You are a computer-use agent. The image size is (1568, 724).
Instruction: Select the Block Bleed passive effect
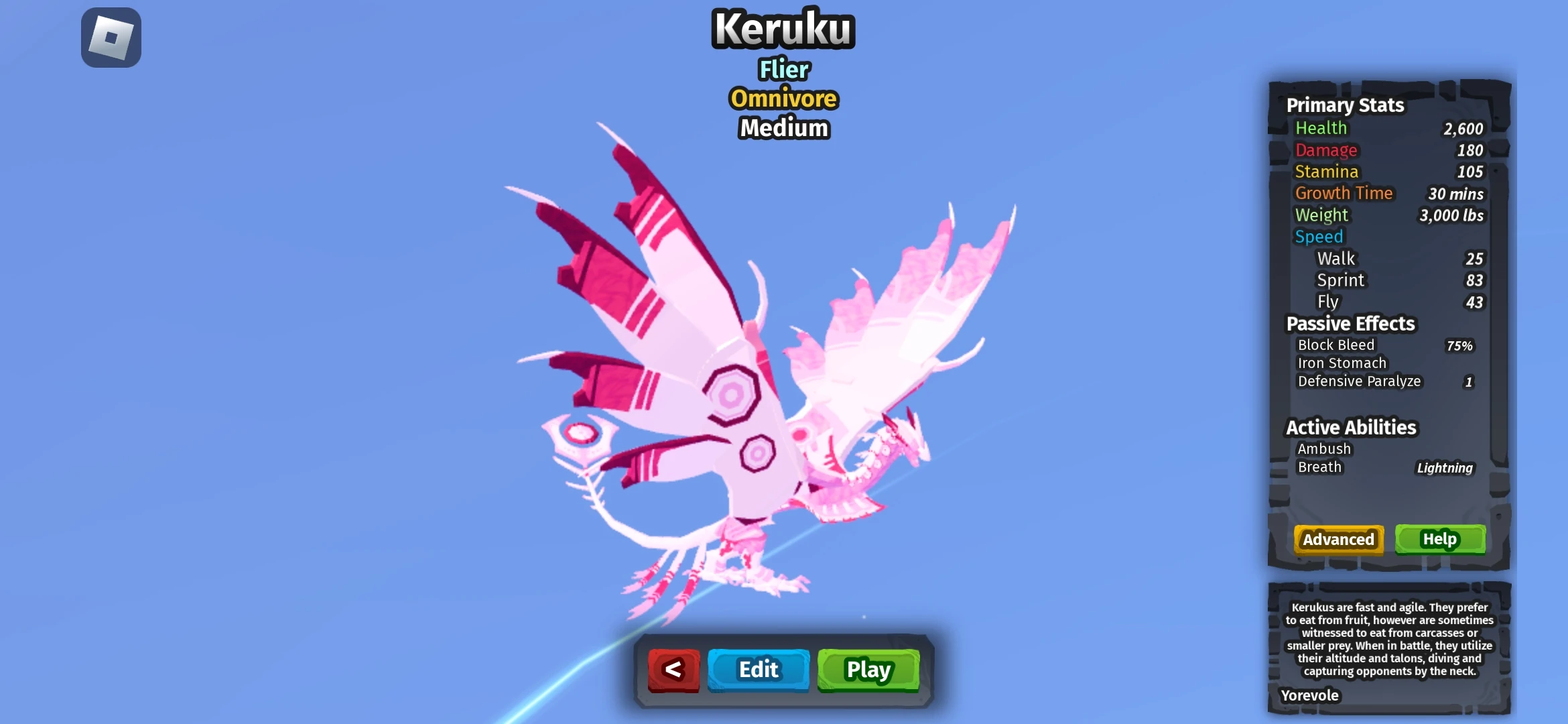coord(1337,345)
